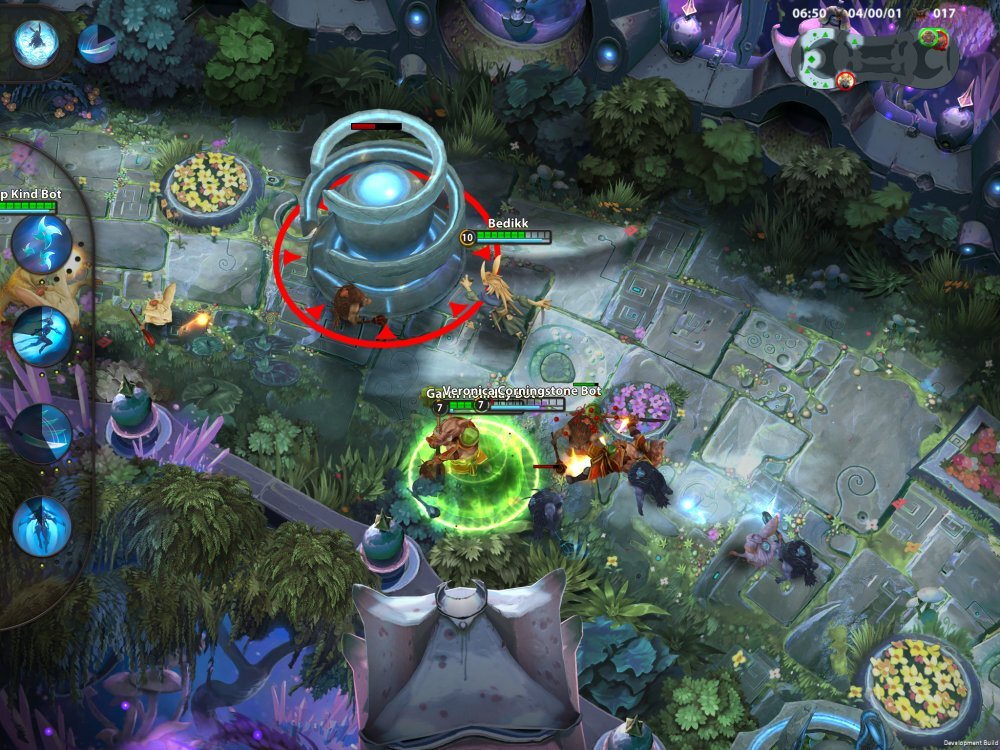Click the half-shaded cooldown ability orb
Viewport: 1000px width, 750px height.
[97, 44]
